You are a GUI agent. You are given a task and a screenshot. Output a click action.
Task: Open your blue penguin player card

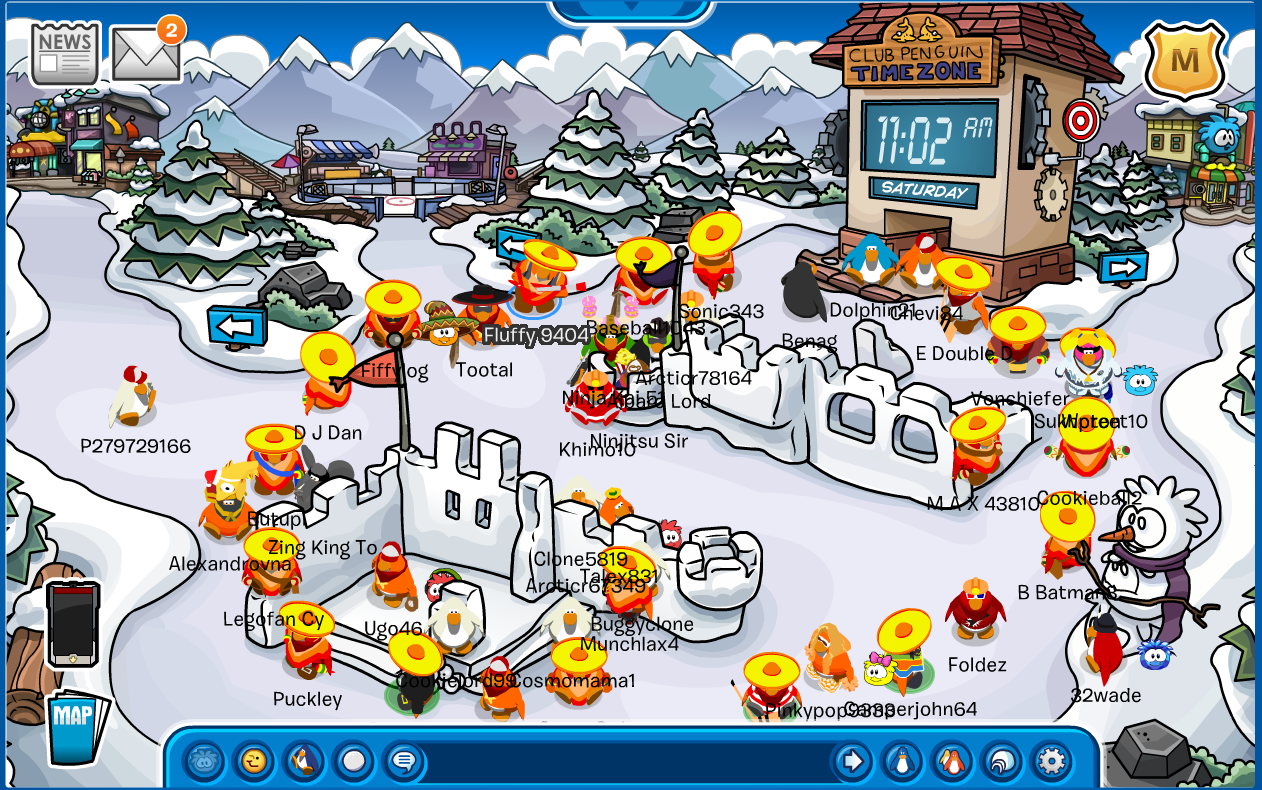[x=902, y=761]
